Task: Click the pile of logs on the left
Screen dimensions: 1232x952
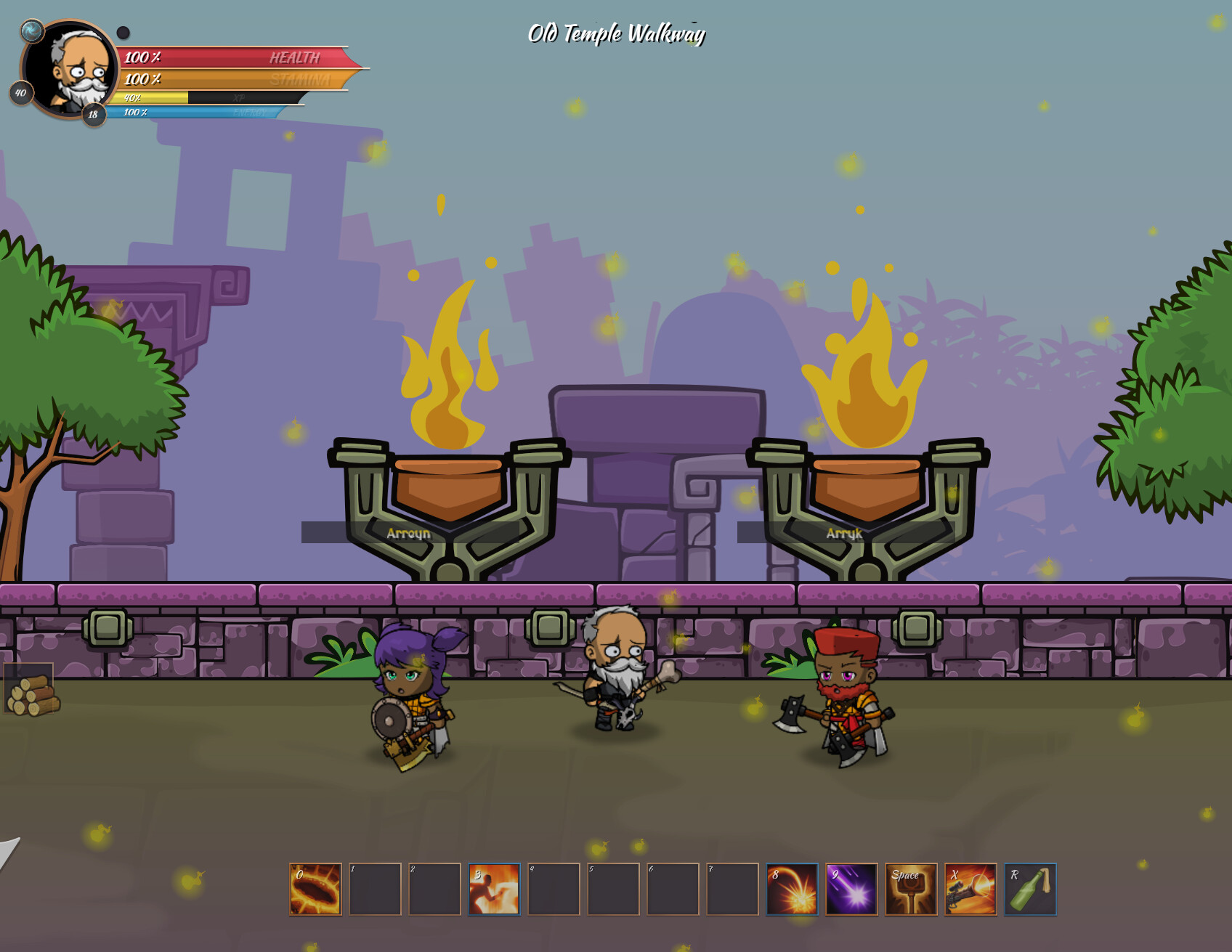Action: (x=33, y=697)
